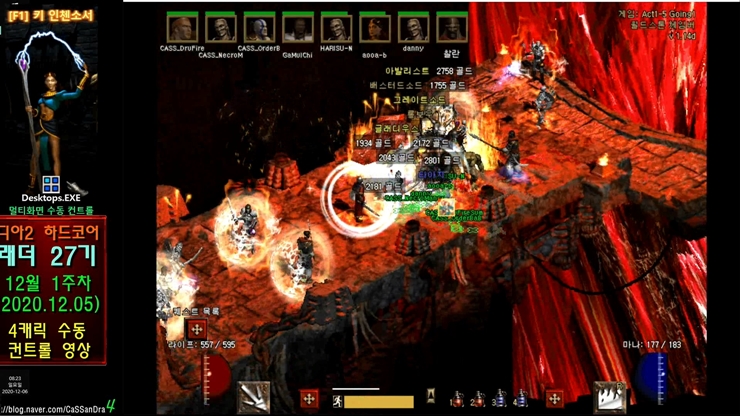Click the Desktops.EXE icon

click(51, 185)
